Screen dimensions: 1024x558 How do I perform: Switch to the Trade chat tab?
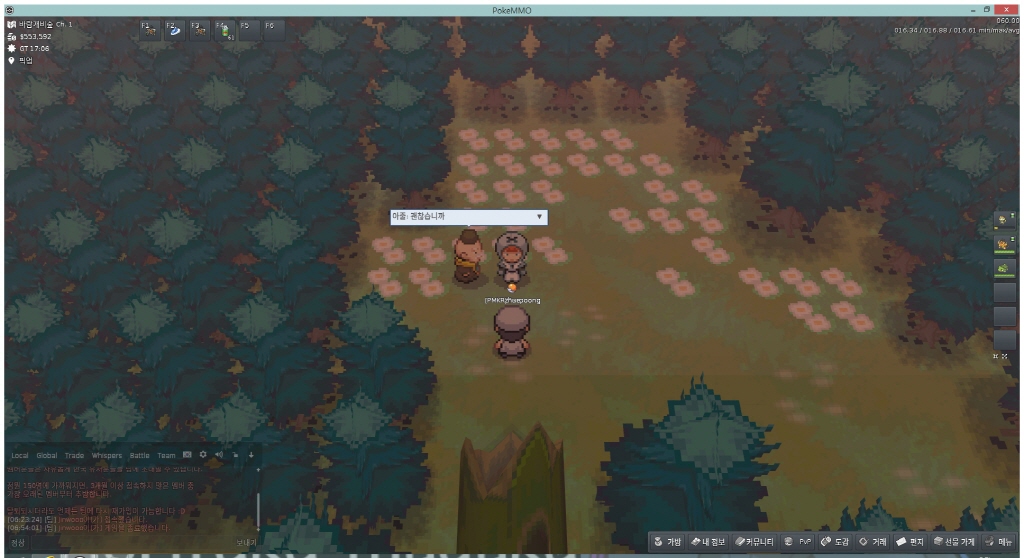75,455
